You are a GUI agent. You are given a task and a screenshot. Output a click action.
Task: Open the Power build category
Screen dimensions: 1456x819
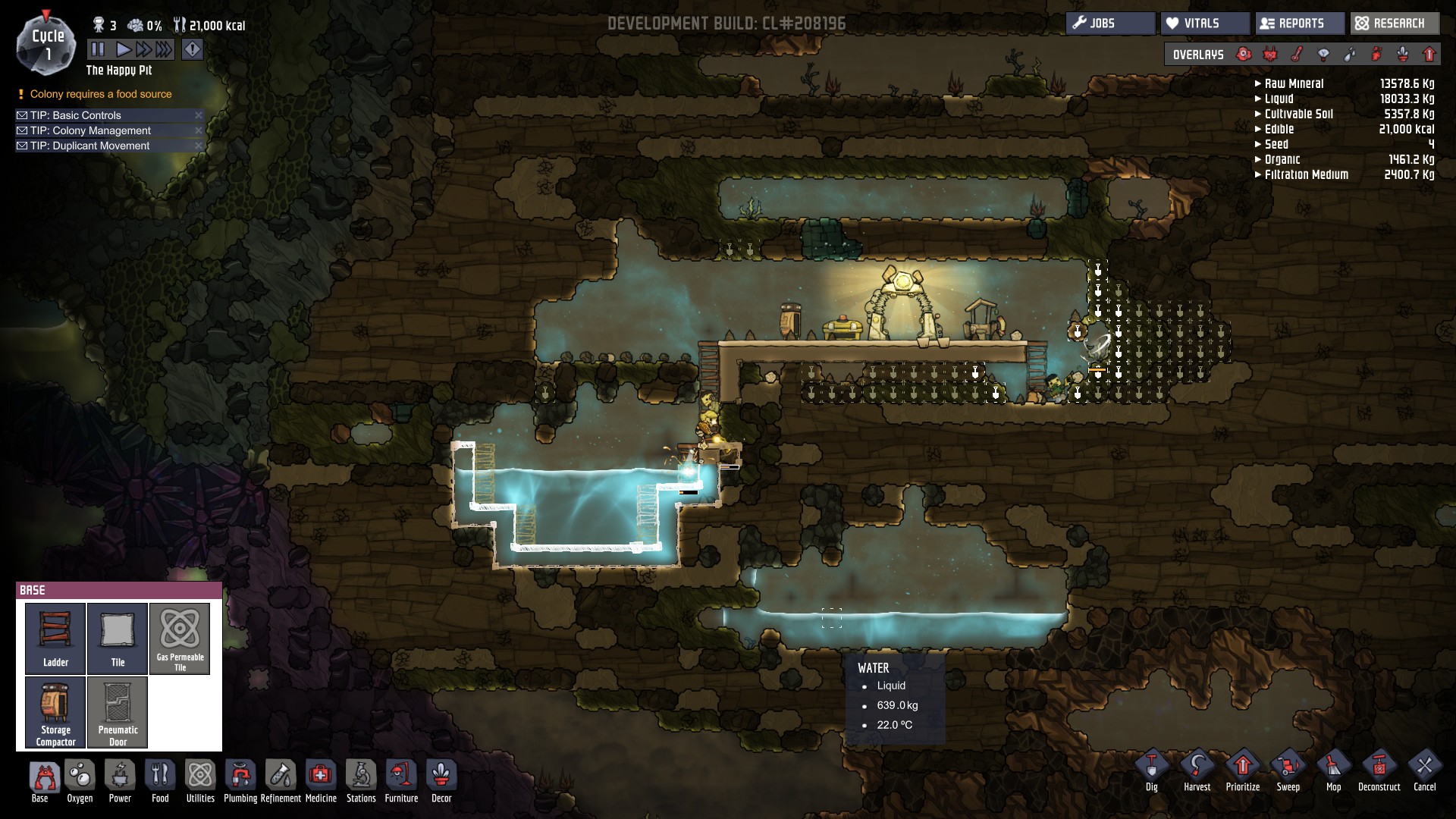pyautogui.click(x=120, y=781)
